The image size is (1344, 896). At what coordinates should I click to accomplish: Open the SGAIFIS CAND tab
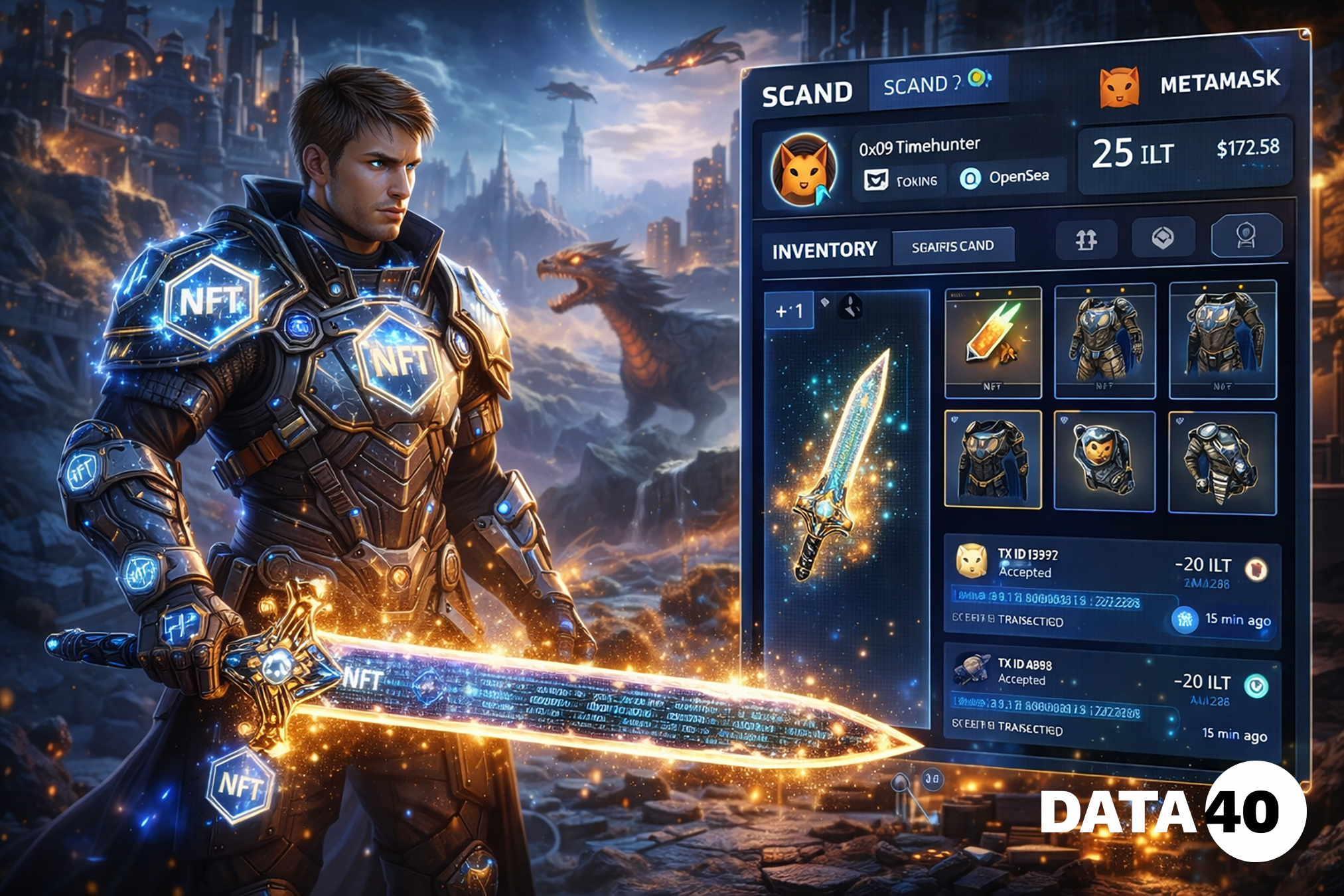[952, 246]
